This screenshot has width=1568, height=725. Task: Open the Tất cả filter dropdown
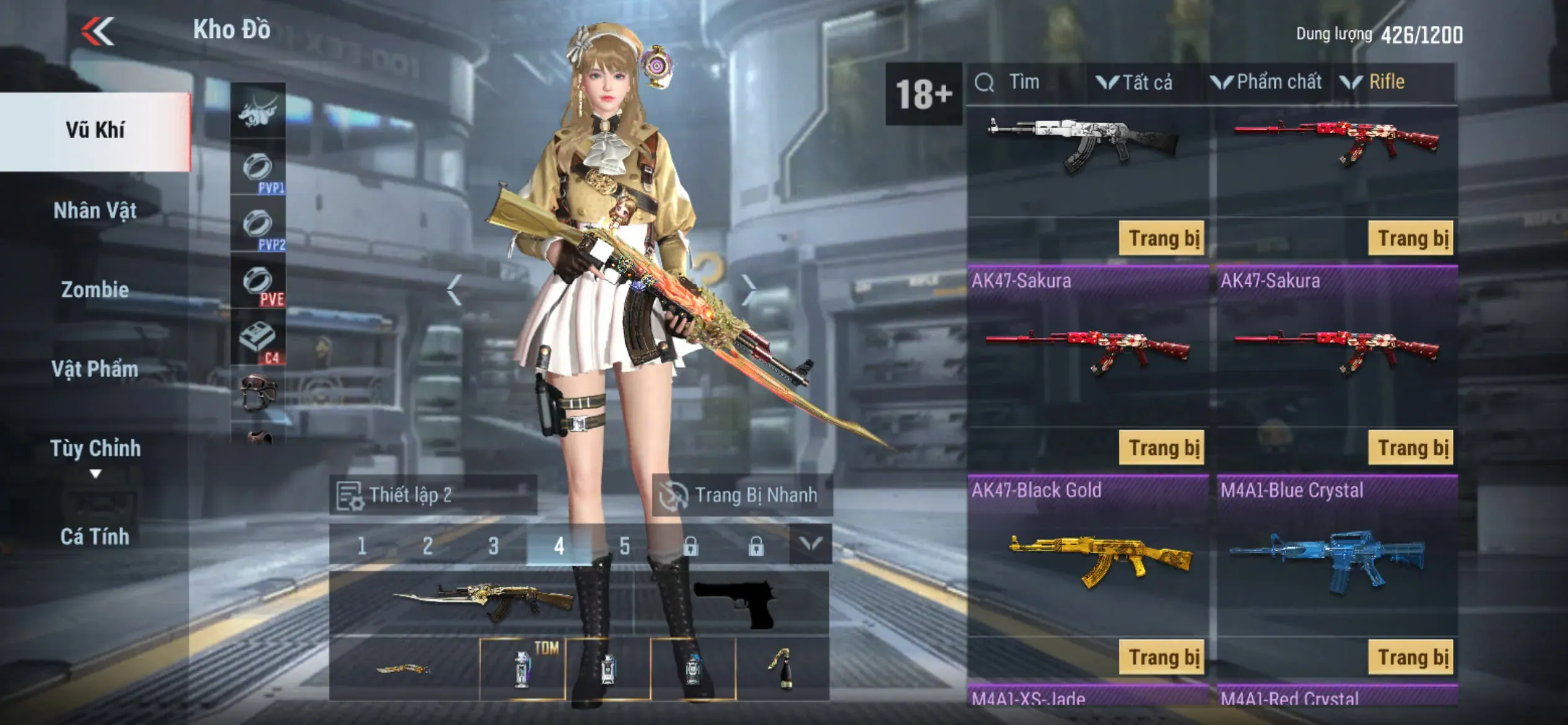click(x=1135, y=82)
